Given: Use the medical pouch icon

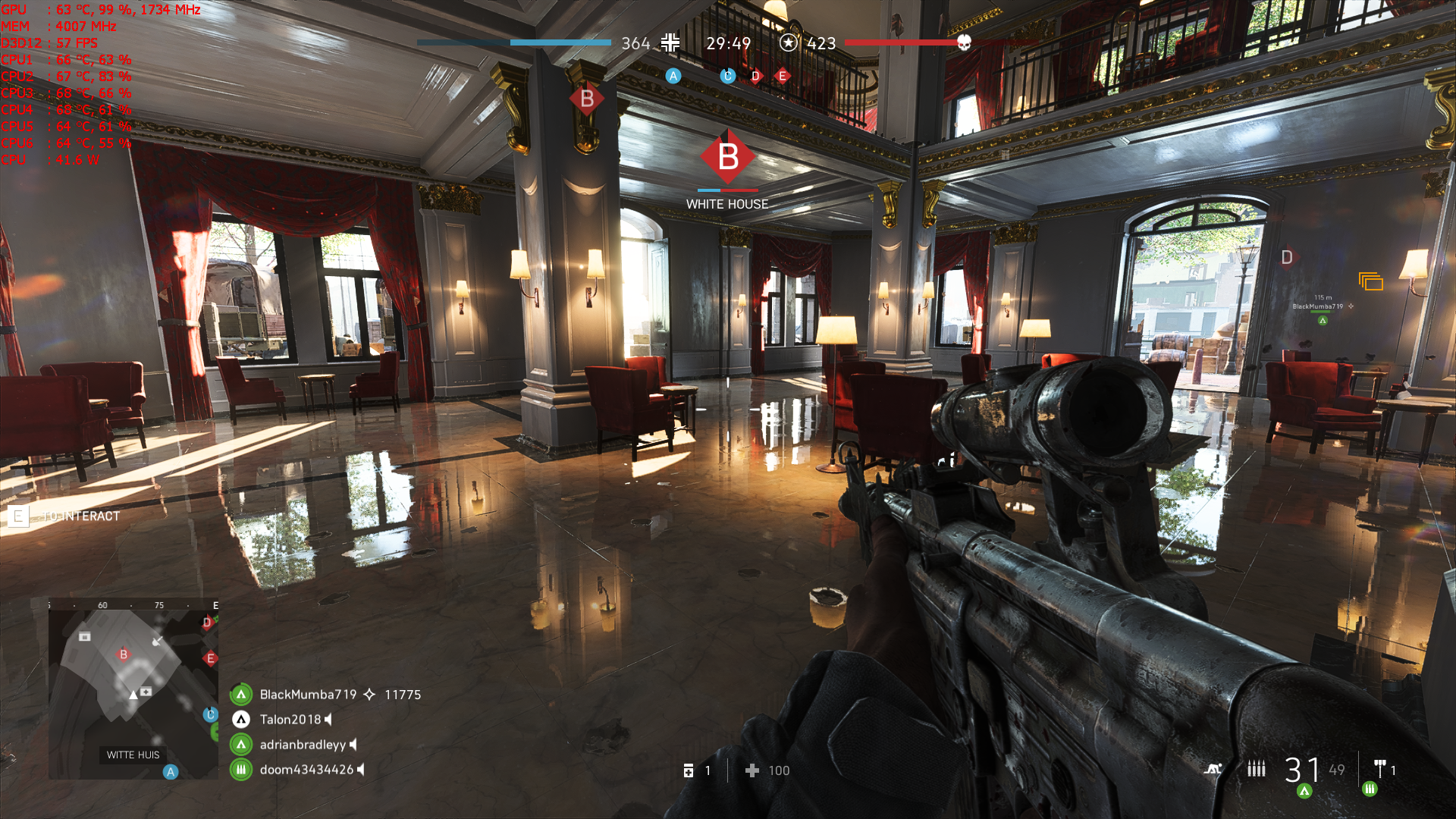Looking at the screenshot, I should pos(689,770).
